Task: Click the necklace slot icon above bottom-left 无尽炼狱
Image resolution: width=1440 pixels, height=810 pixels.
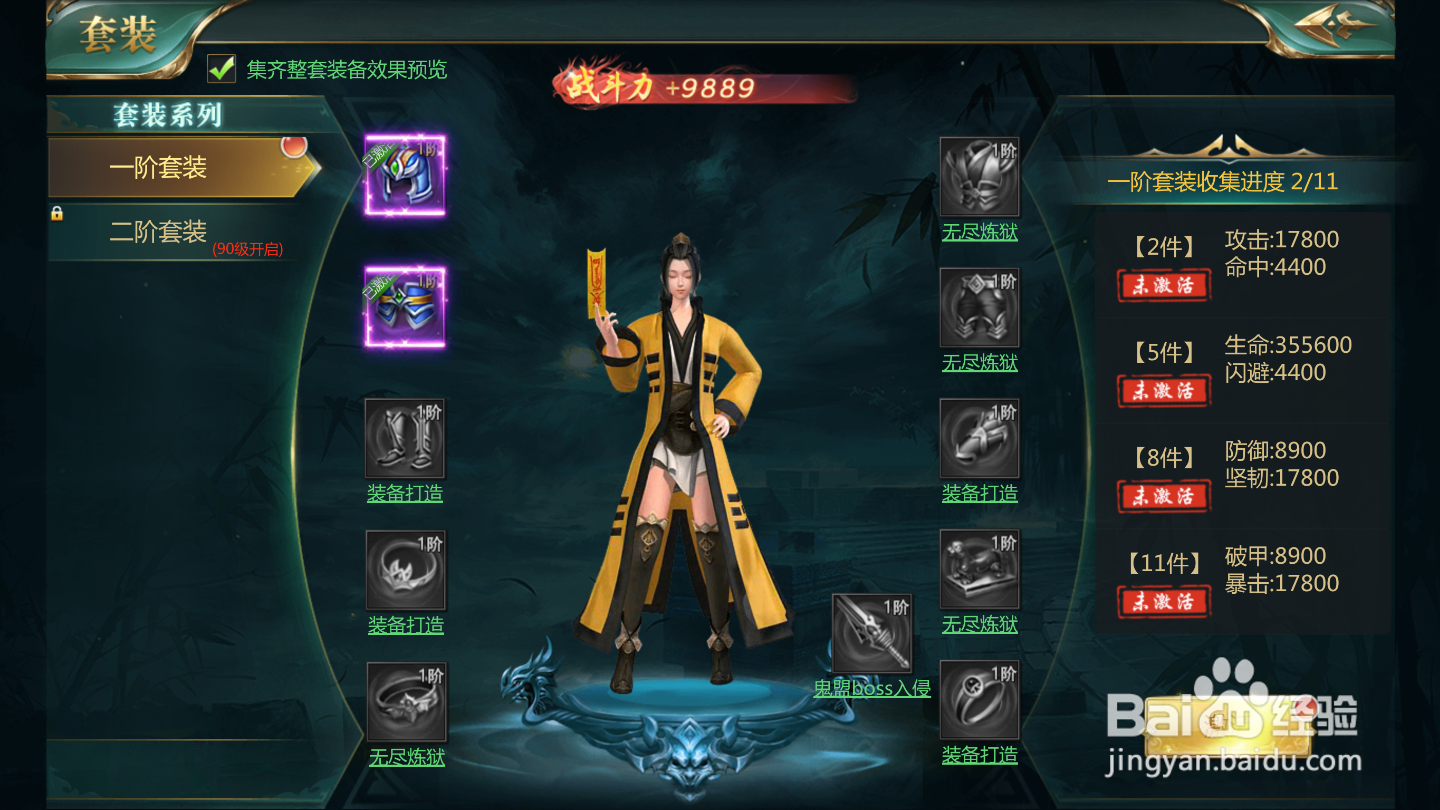Action: pyautogui.click(x=405, y=700)
